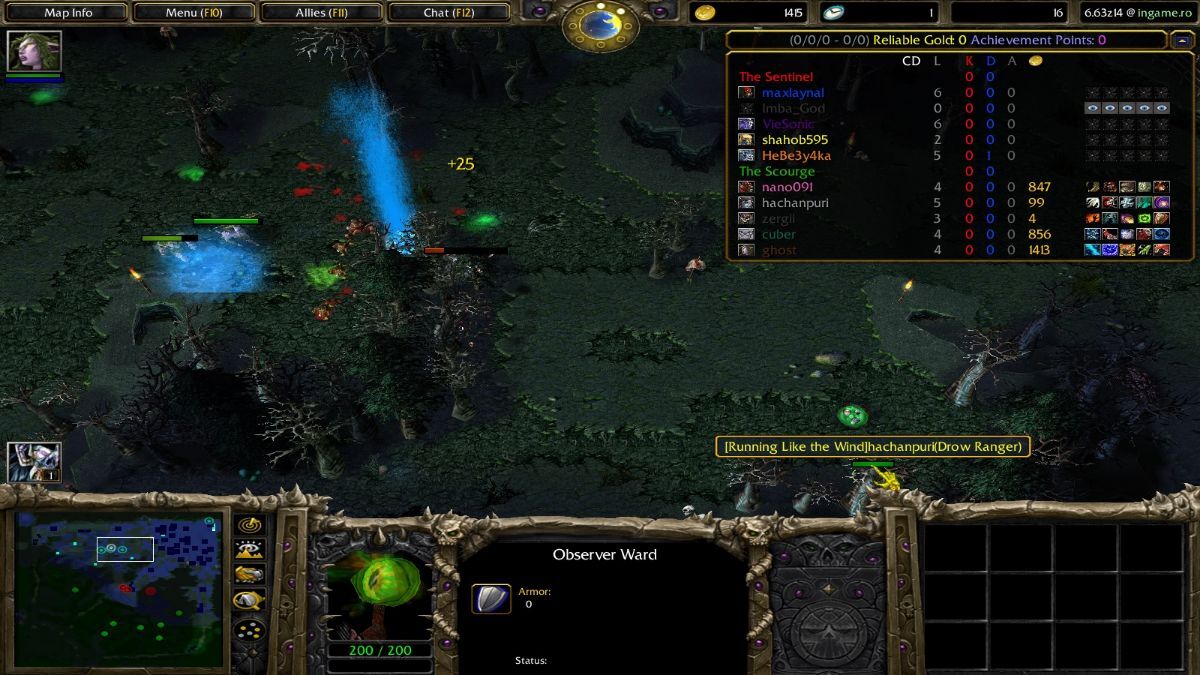Activate the minimap signal ping button

click(x=248, y=524)
